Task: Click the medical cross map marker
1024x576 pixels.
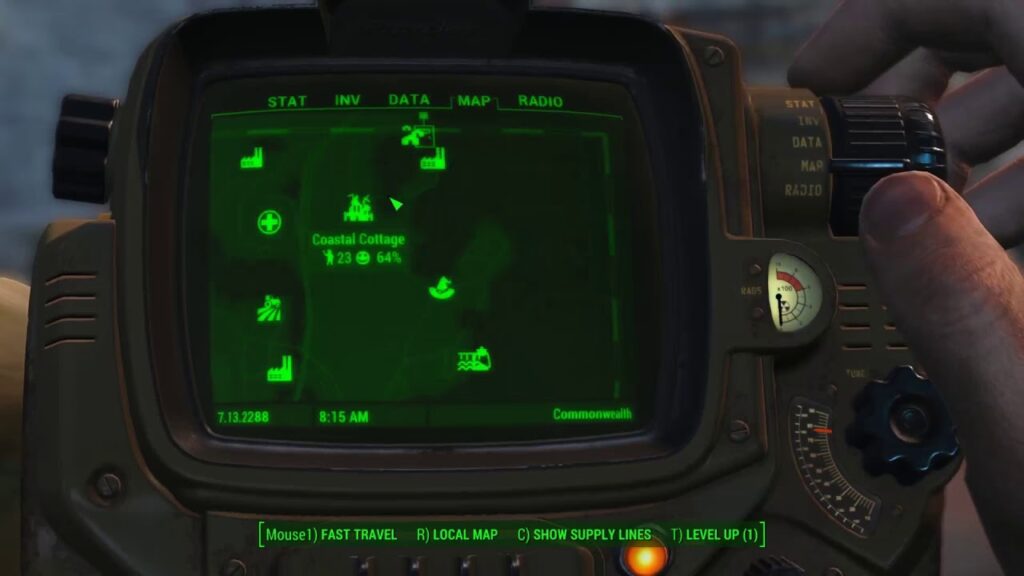Action: click(269, 222)
